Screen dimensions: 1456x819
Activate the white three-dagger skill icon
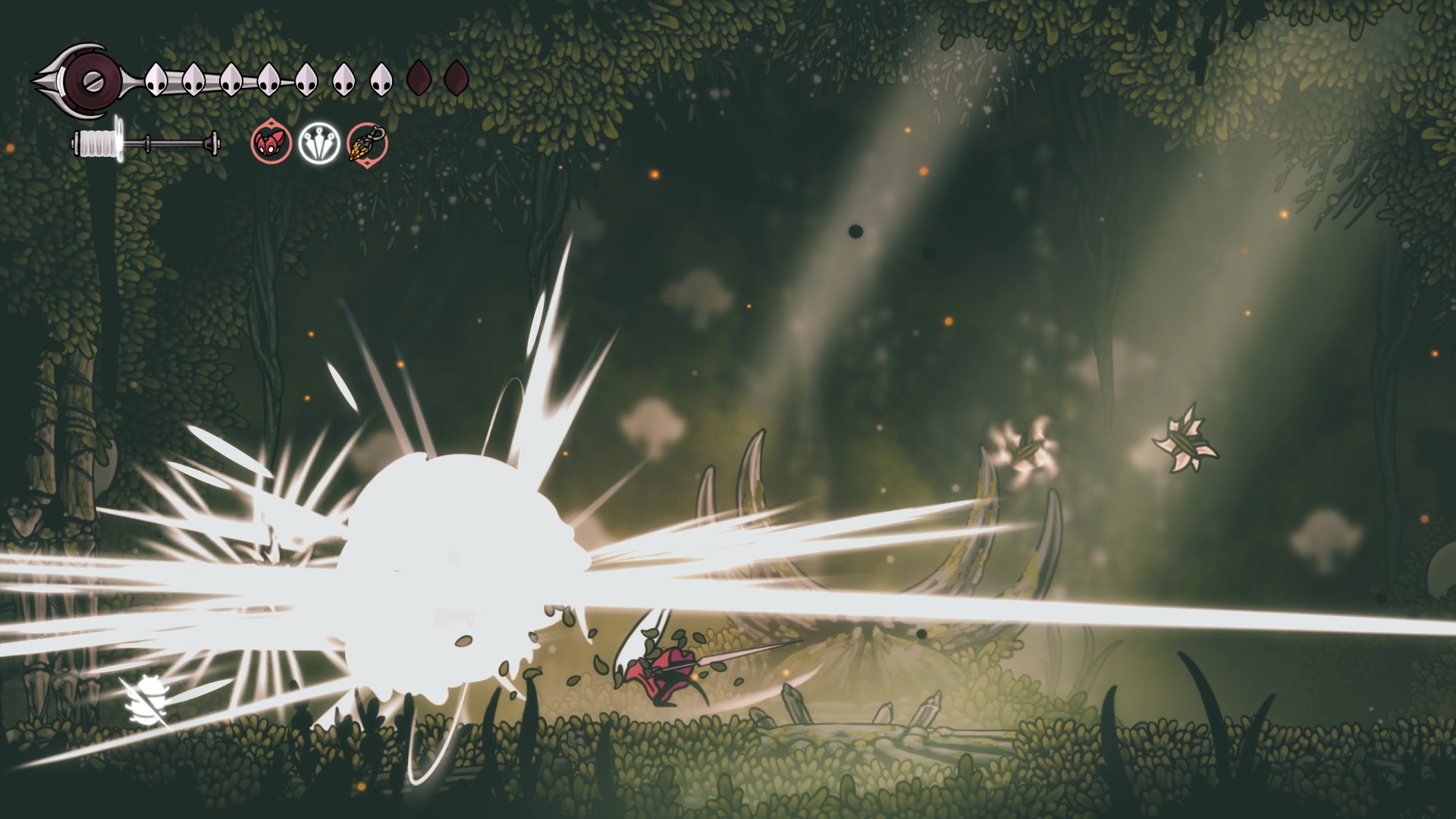317,143
